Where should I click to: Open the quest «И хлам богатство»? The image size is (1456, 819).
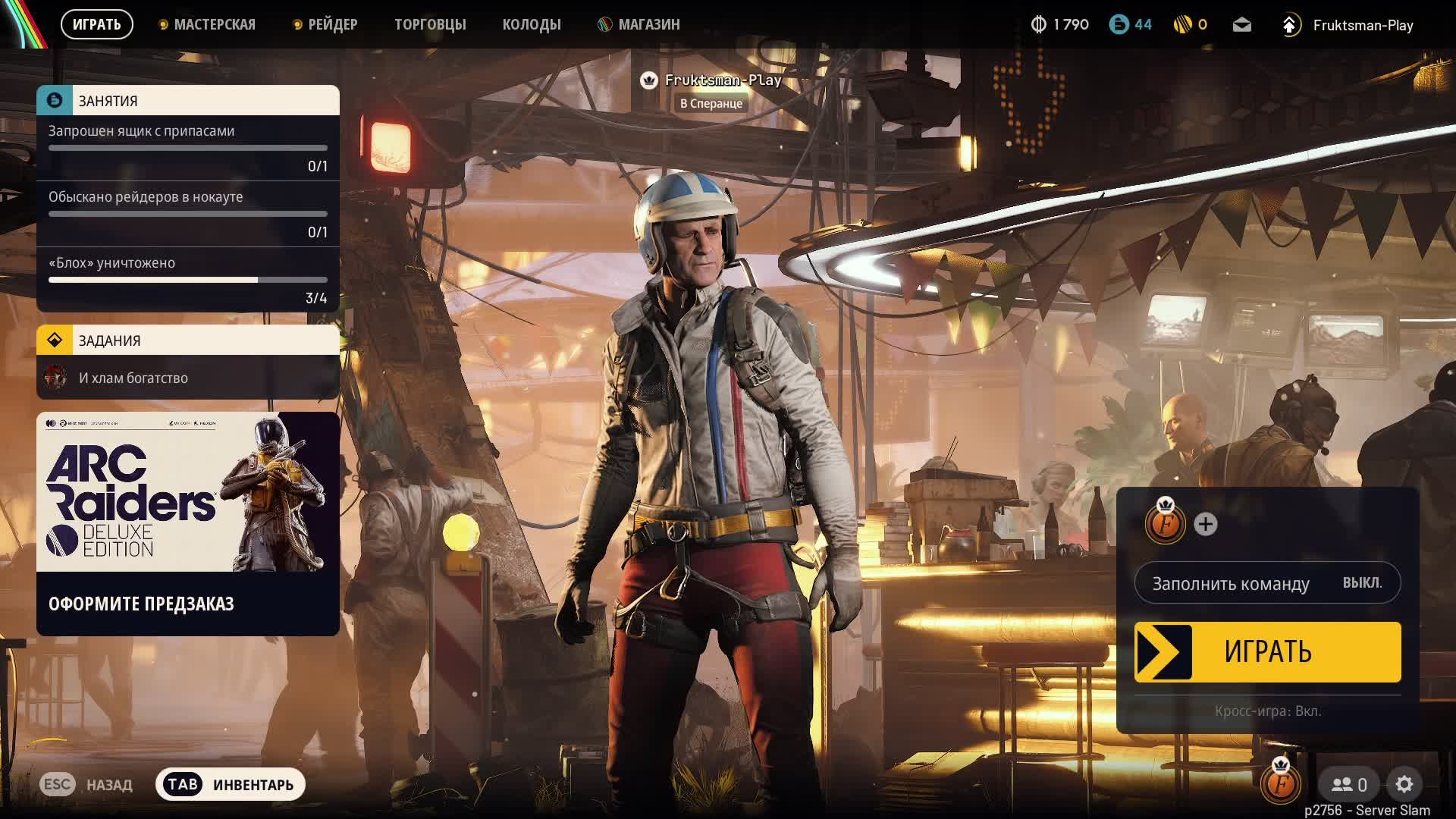coord(188,378)
